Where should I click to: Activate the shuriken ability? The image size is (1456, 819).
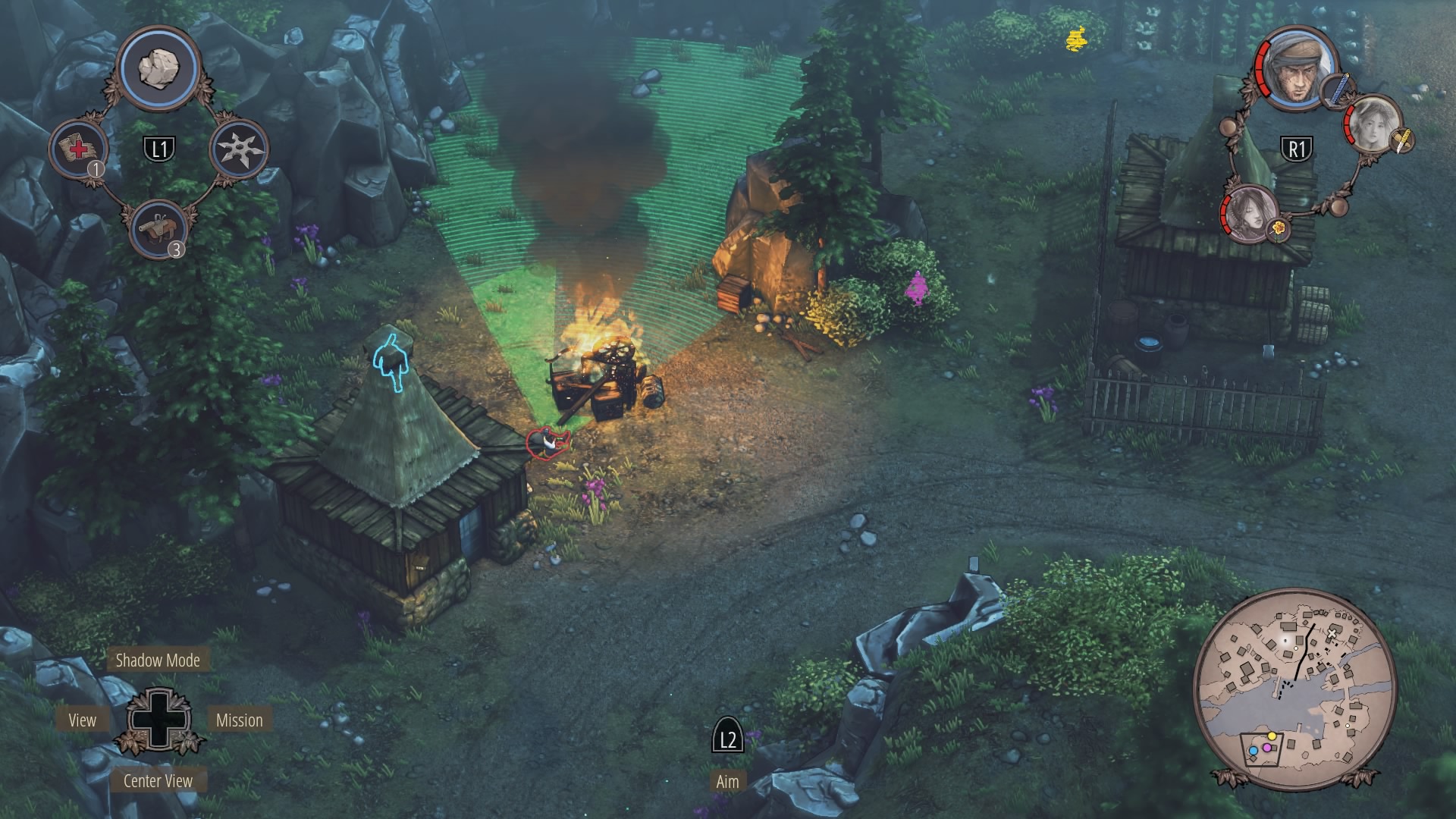coord(239,148)
